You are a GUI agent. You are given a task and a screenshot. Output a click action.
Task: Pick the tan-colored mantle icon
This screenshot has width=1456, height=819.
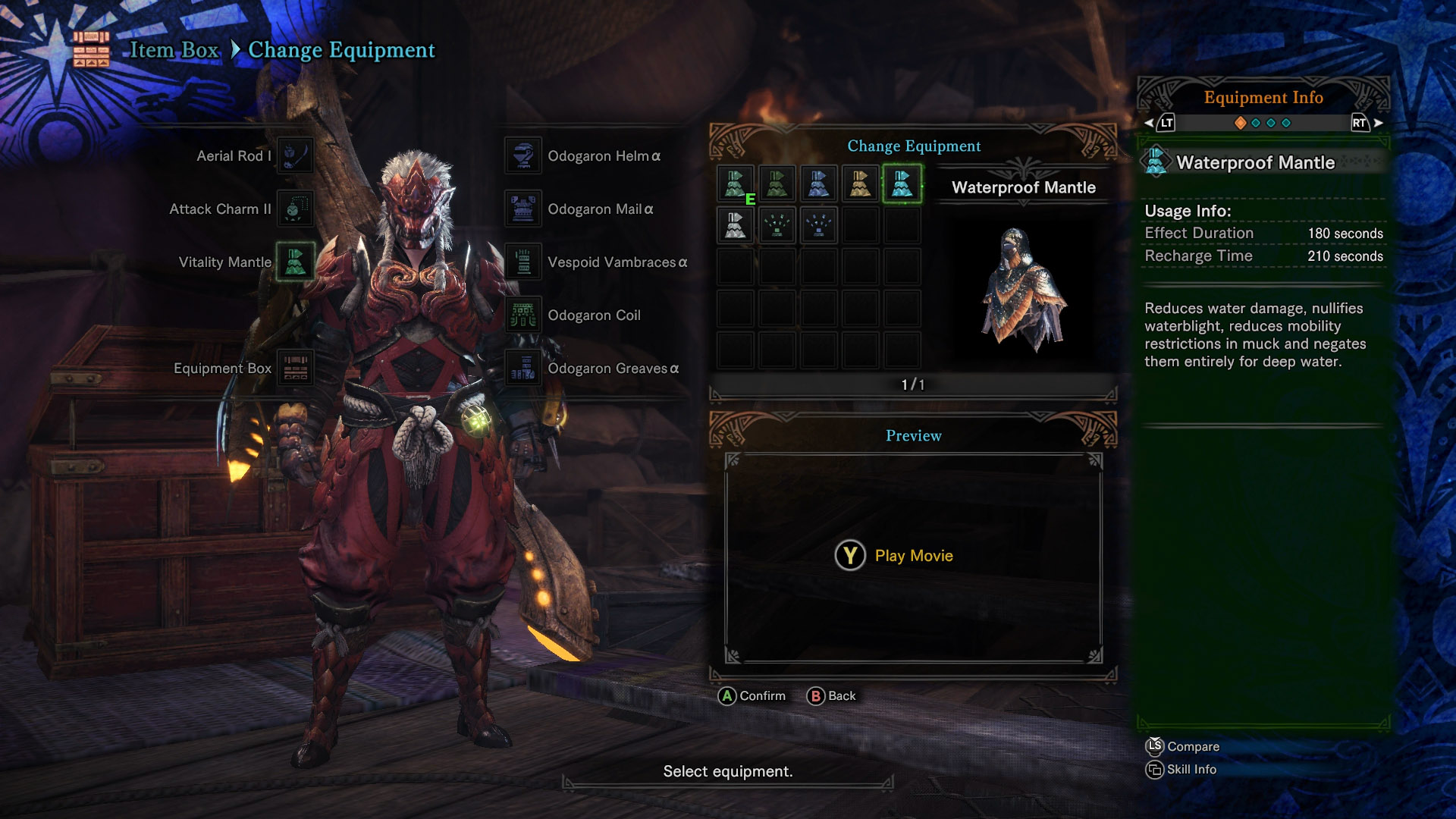pos(860,184)
